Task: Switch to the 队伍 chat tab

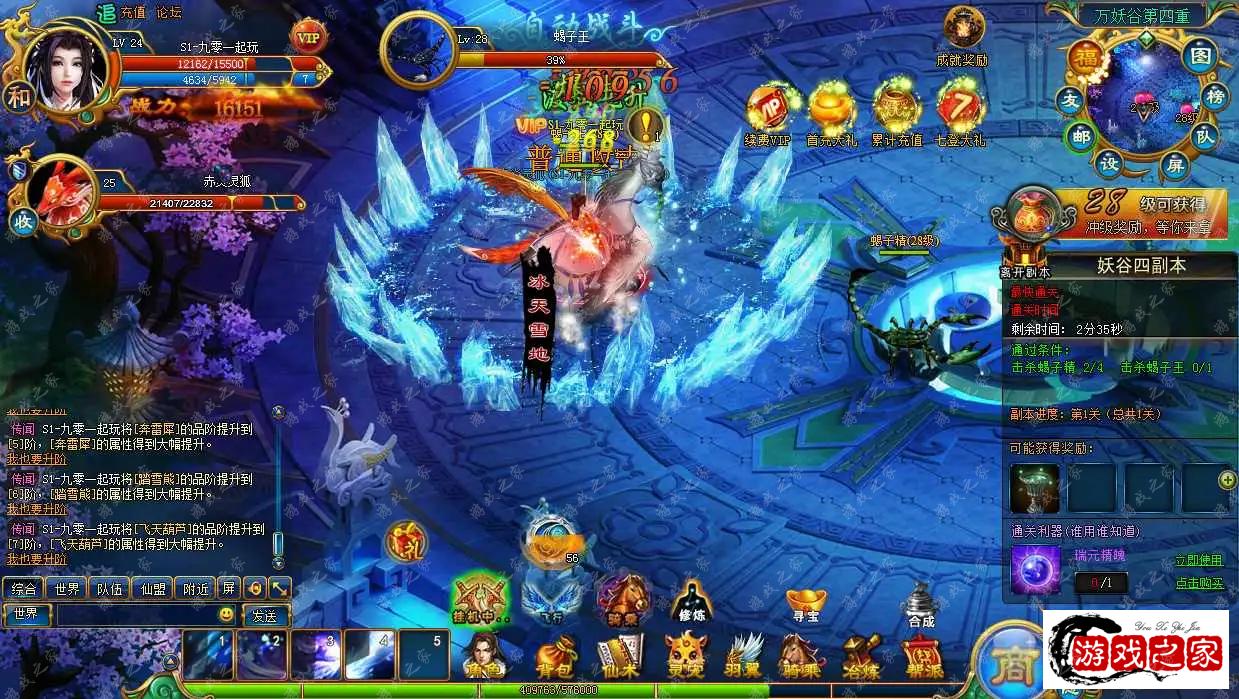Action: (x=109, y=588)
